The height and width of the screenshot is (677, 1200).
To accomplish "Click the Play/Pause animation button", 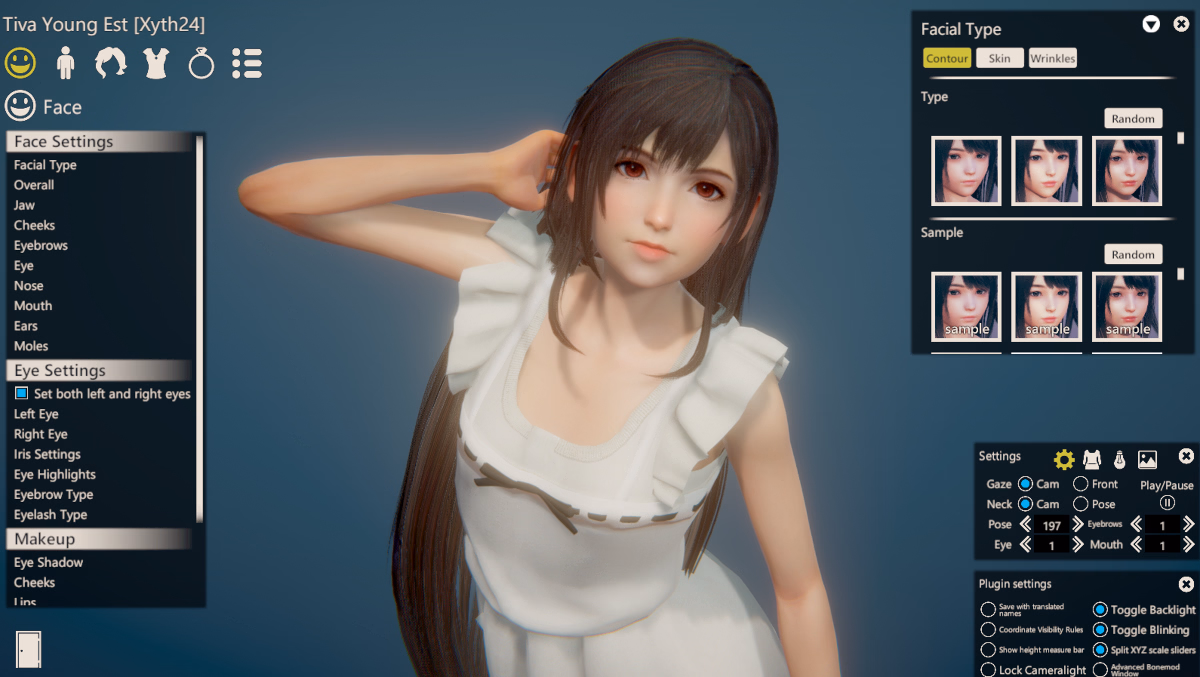I will (x=1167, y=503).
